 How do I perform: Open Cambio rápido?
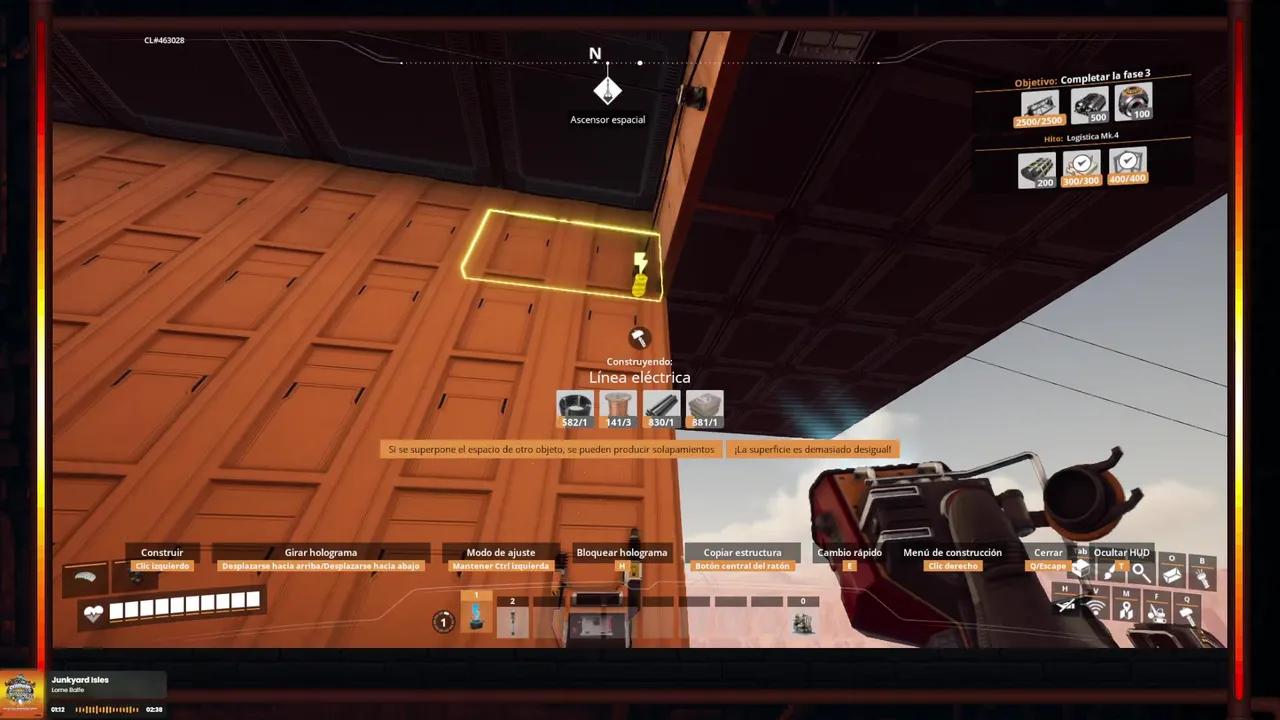849,552
